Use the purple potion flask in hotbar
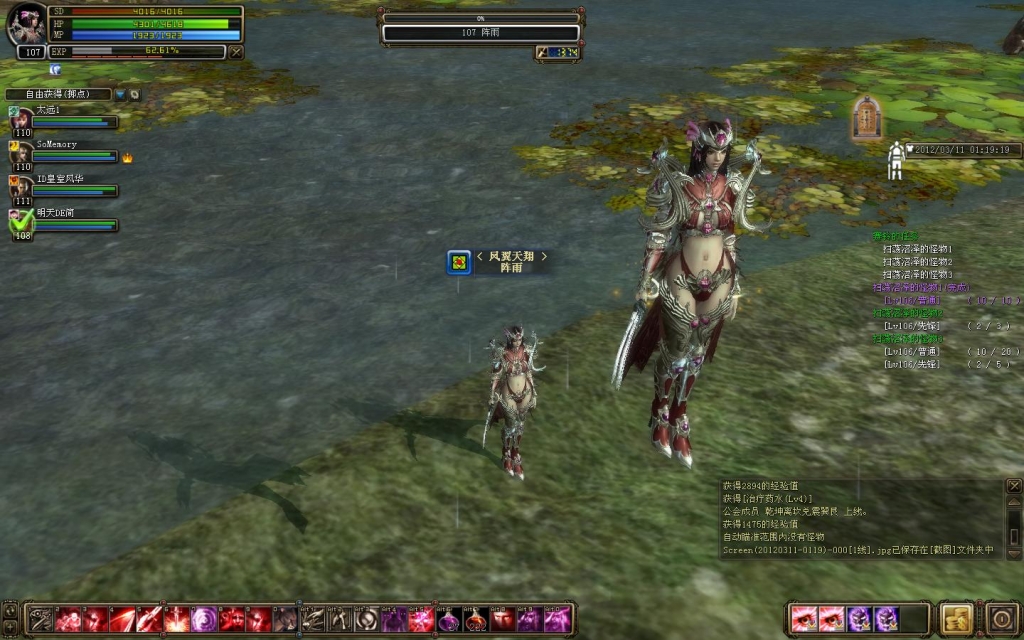The image size is (1024, 640). 449,619
